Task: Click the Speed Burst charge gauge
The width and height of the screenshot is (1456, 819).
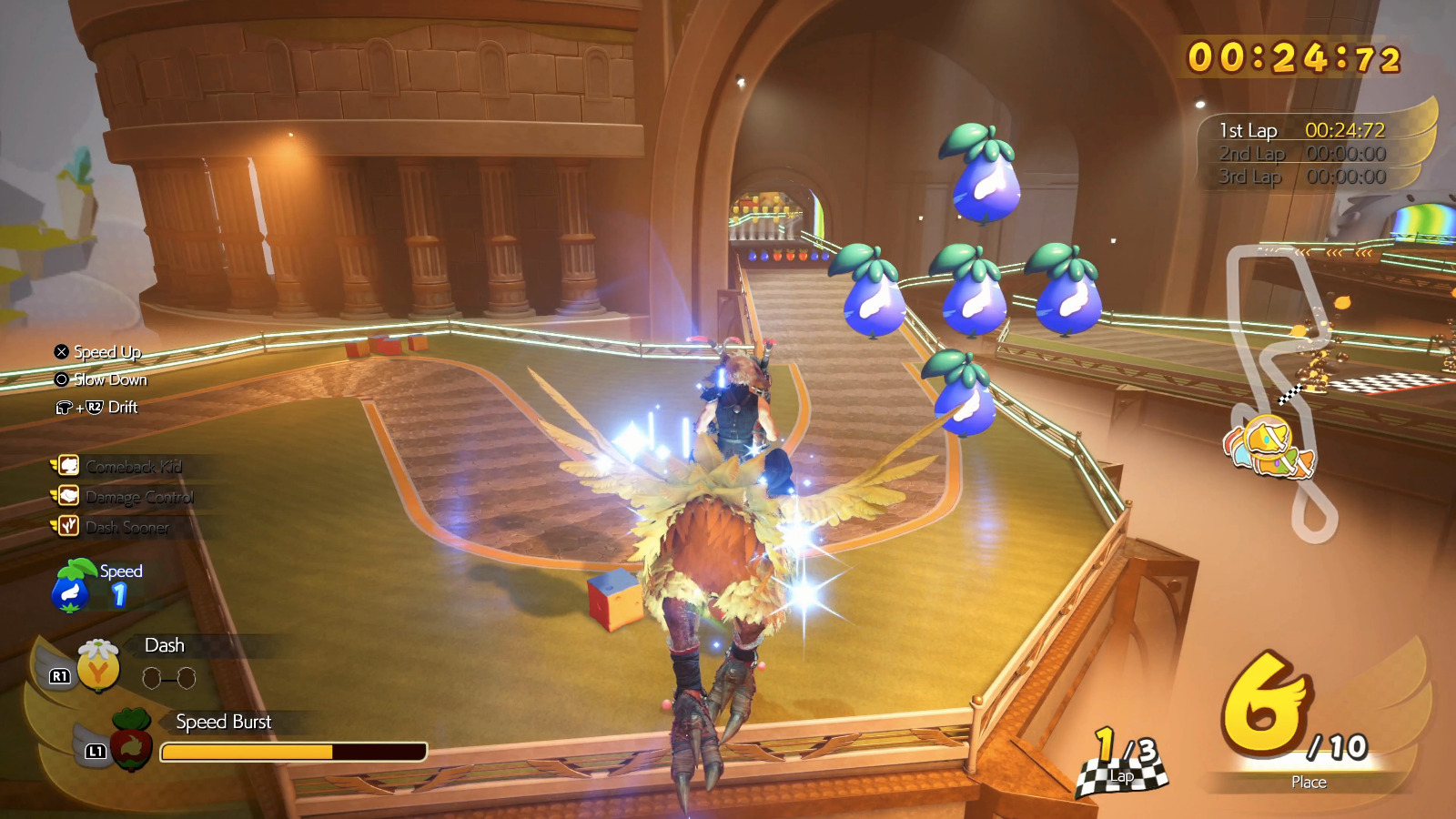Action: (293, 750)
